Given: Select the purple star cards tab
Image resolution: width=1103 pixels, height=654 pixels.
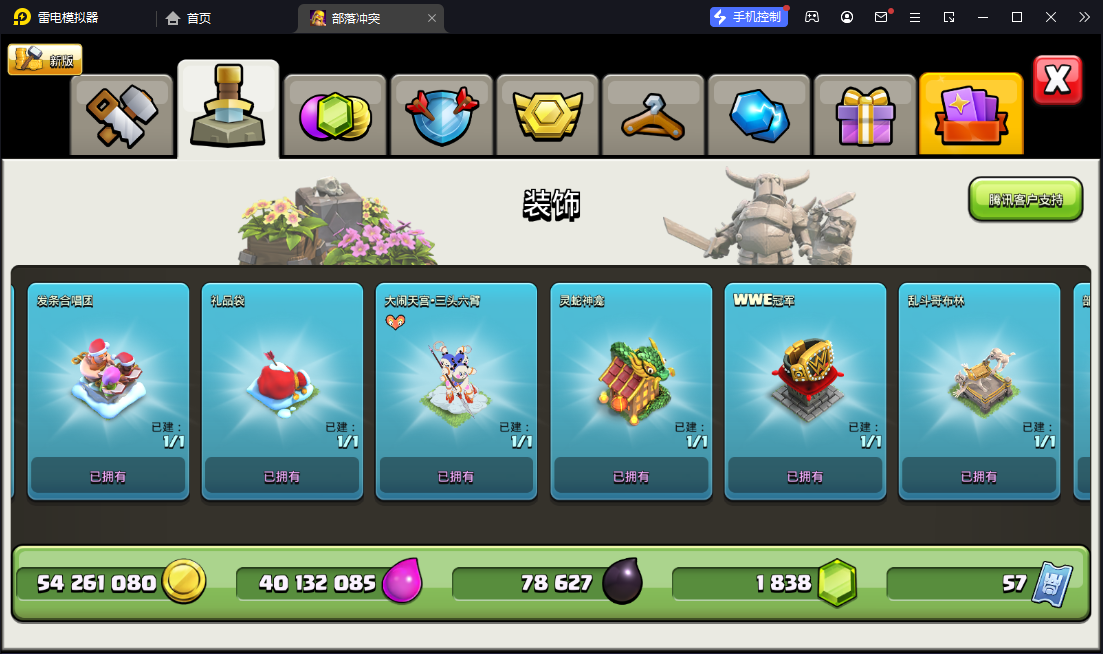Looking at the screenshot, I should pyautogui.click(x=971, y=115).
